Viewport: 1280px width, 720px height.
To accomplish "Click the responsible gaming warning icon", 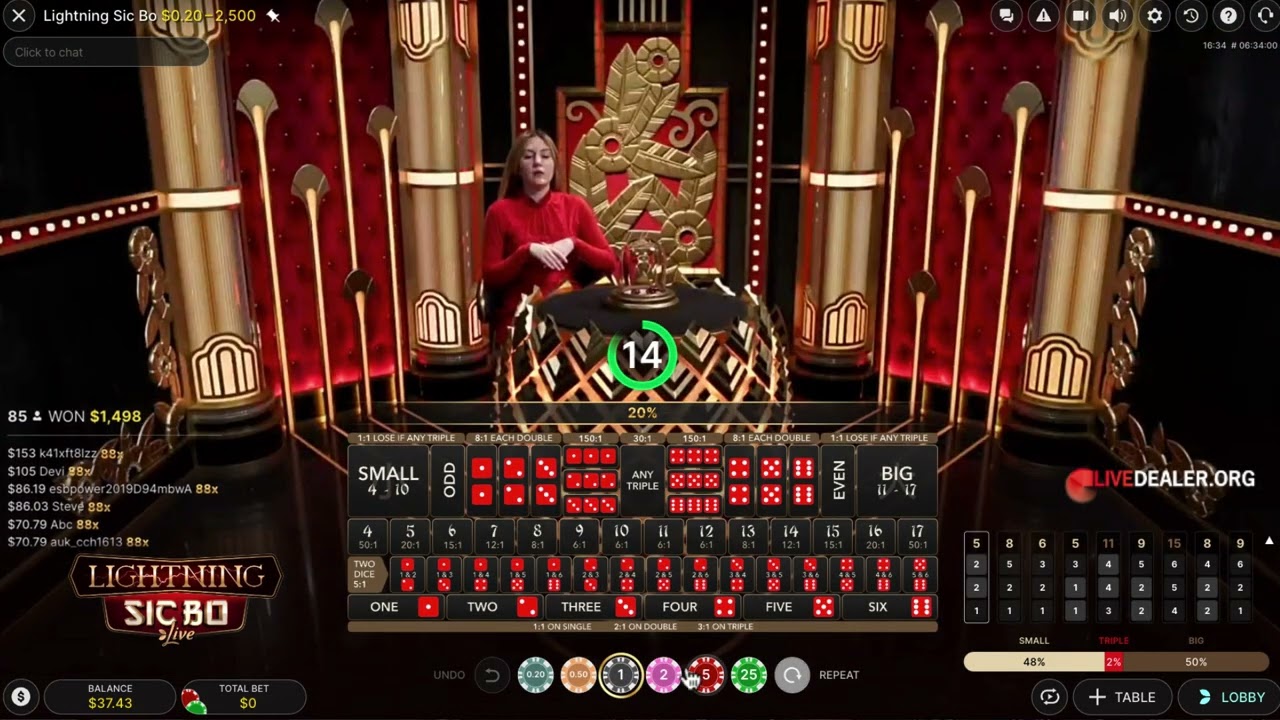I will pyautogui.click(x=1043, y=16).
